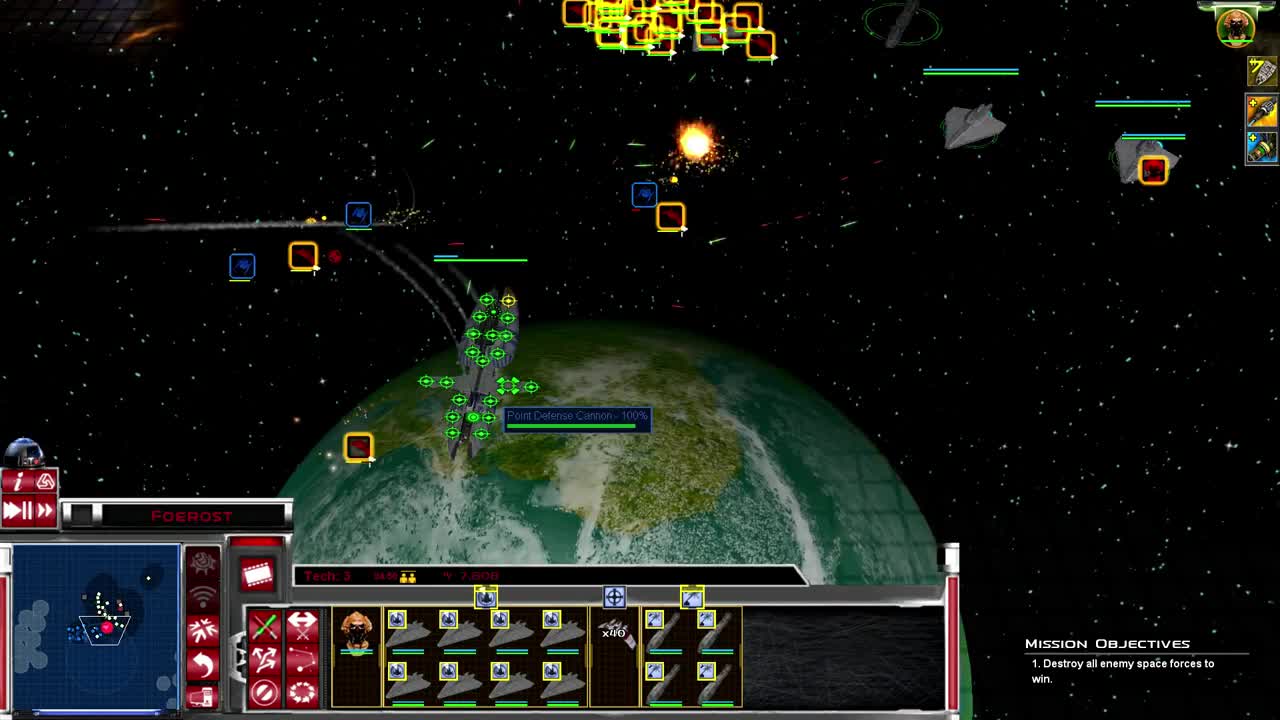Select the attack-move double-arrow icon
The width and height of the screenshot is (1280, 720).
point(303,624)
